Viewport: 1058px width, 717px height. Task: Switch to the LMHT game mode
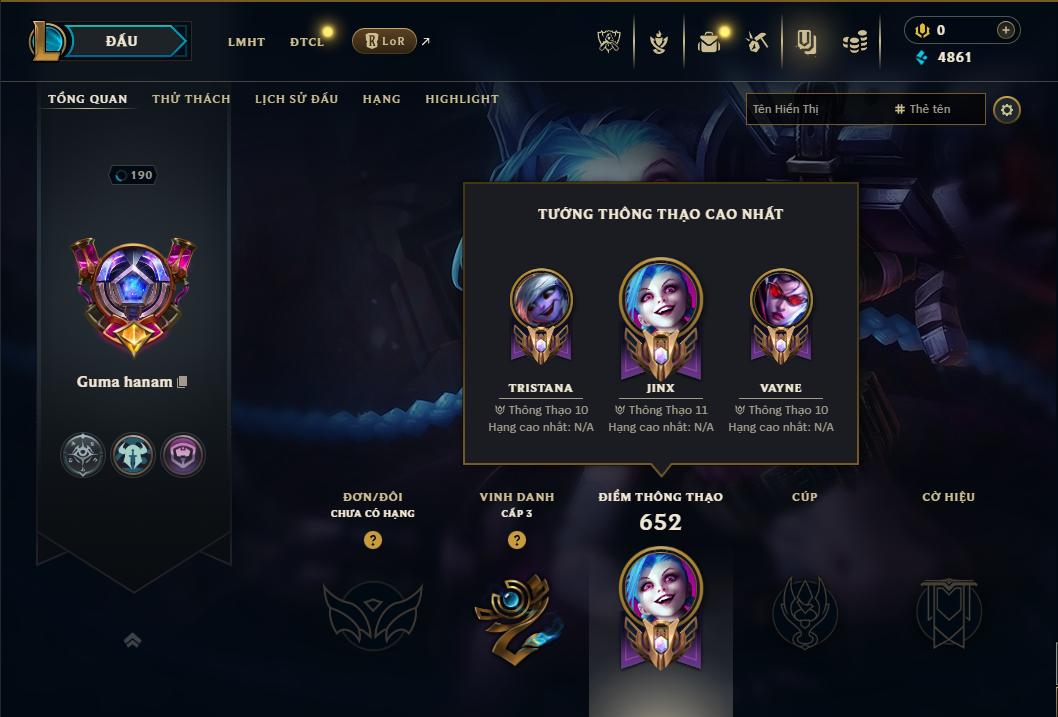click(x=246, y=42)
